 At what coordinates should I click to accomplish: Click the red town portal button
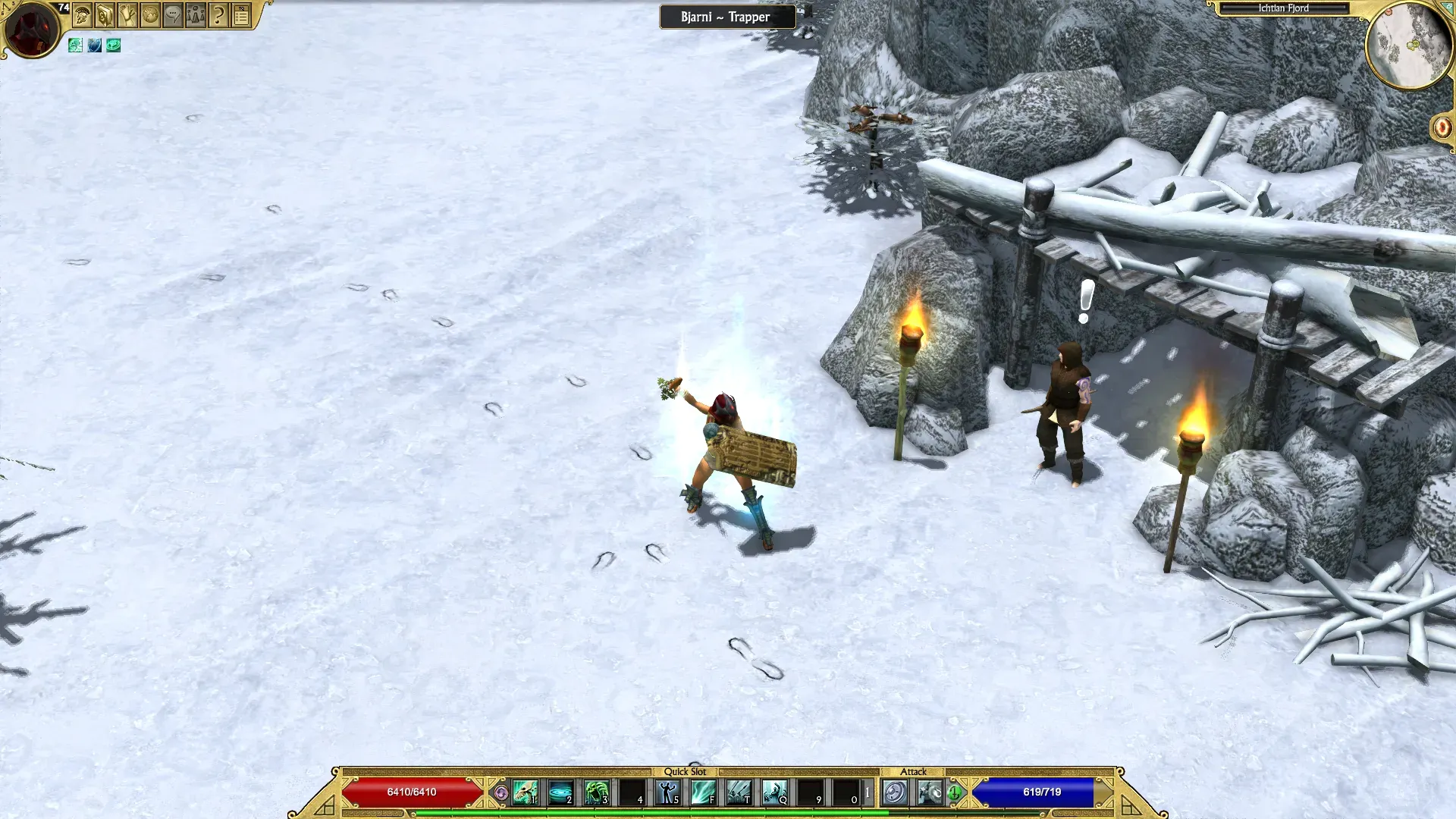(x=1442, y=127)
